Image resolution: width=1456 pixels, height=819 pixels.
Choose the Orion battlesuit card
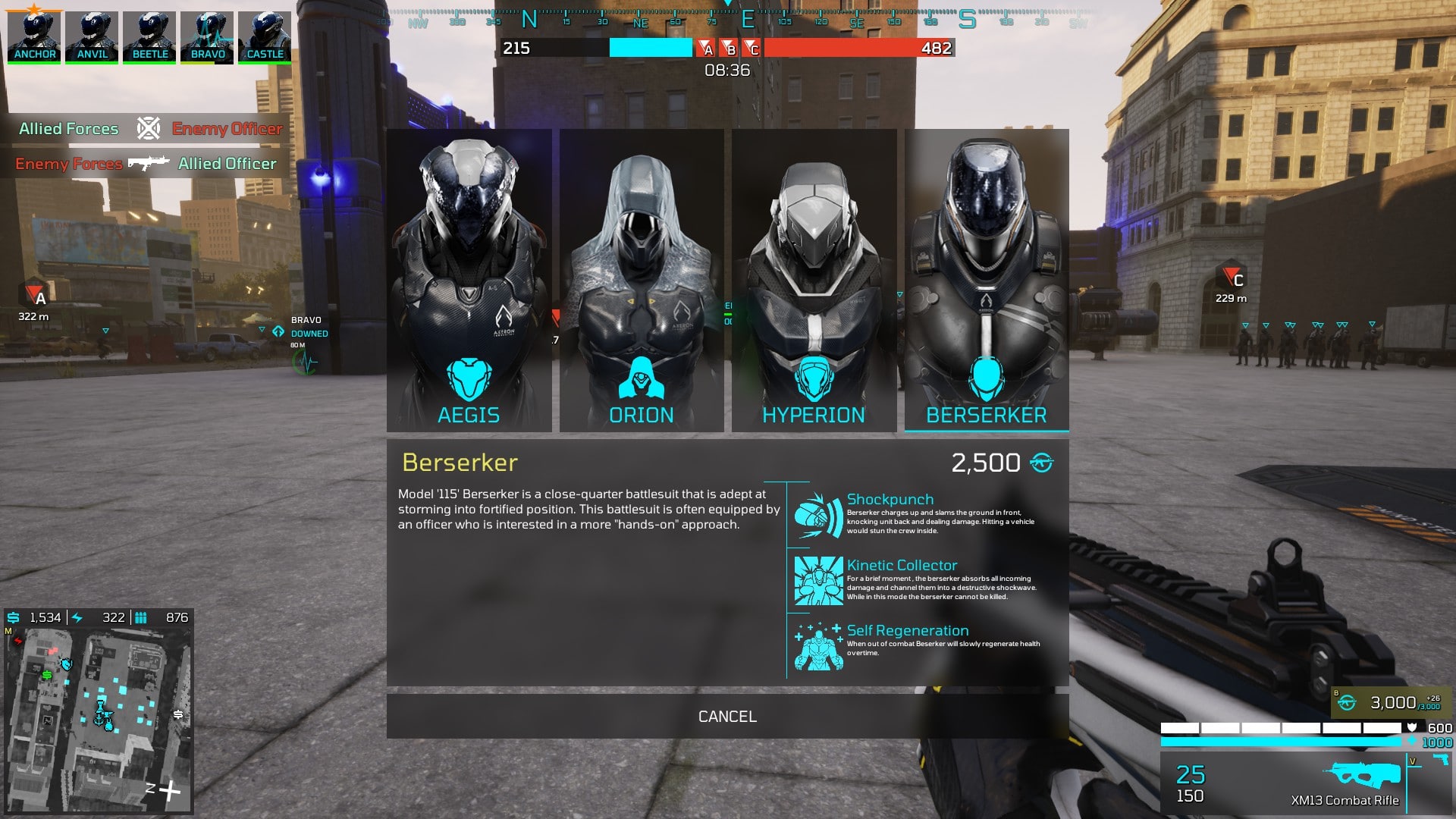(x=642, y=281)
